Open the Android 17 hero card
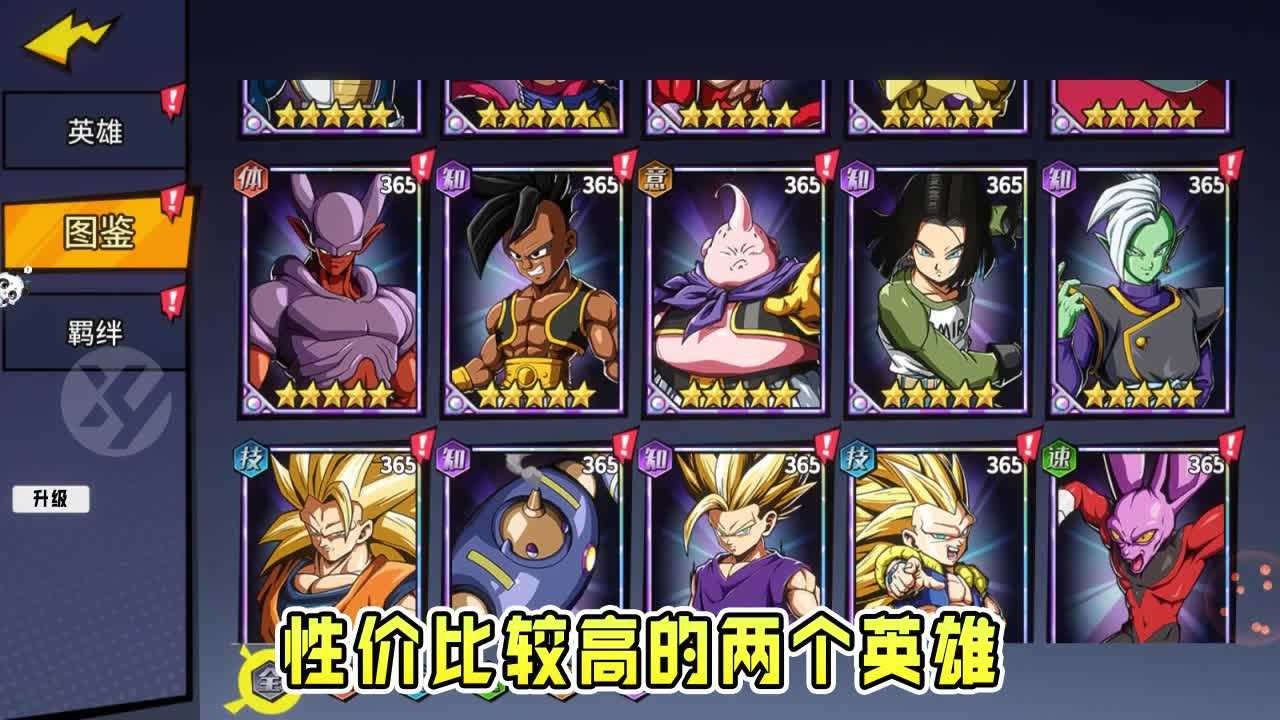This screenshot has height=720, width=1280. pyautogui.click(x=939, y=290)
